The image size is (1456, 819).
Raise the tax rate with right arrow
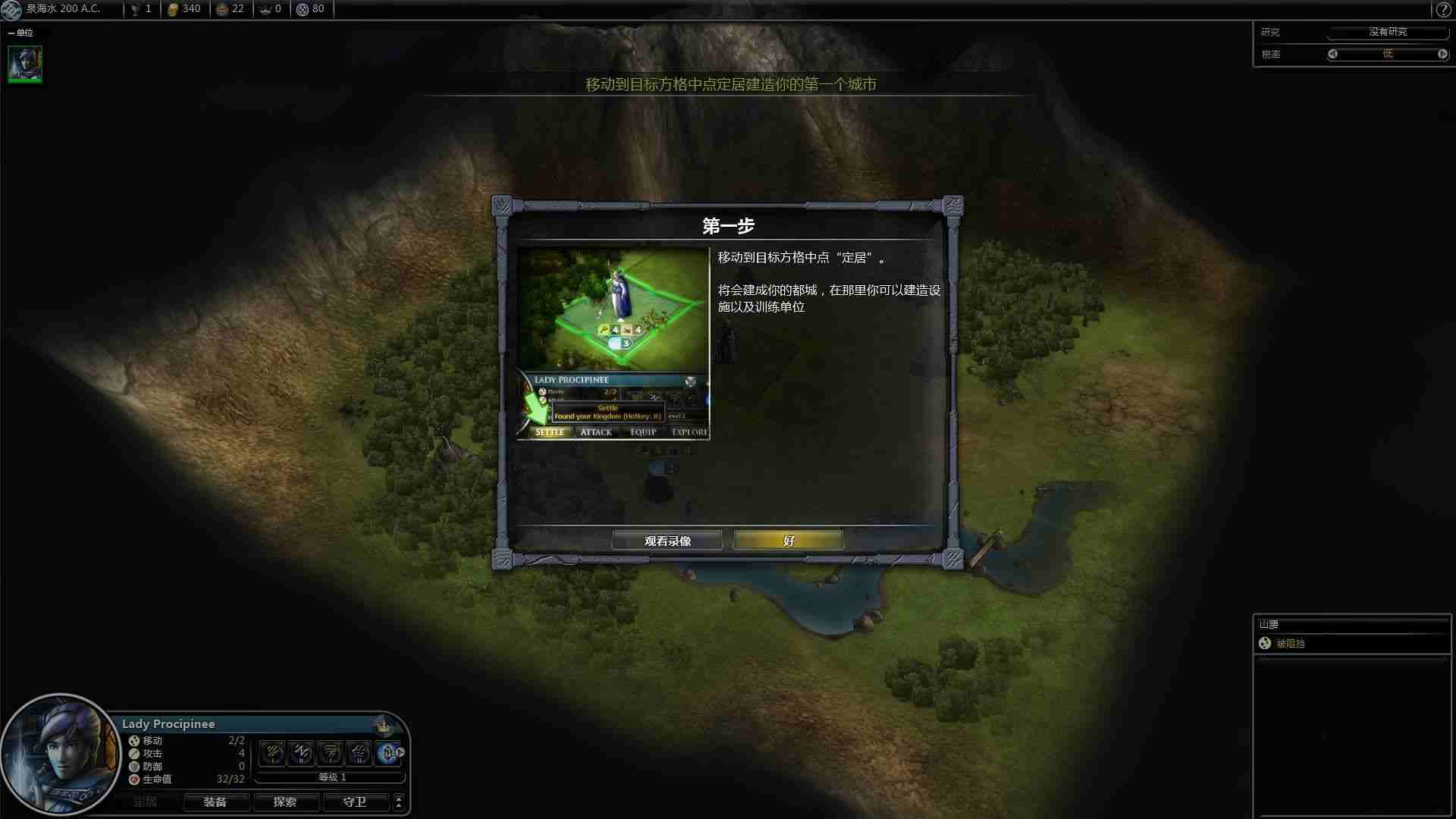click(x=1442, y=54)
